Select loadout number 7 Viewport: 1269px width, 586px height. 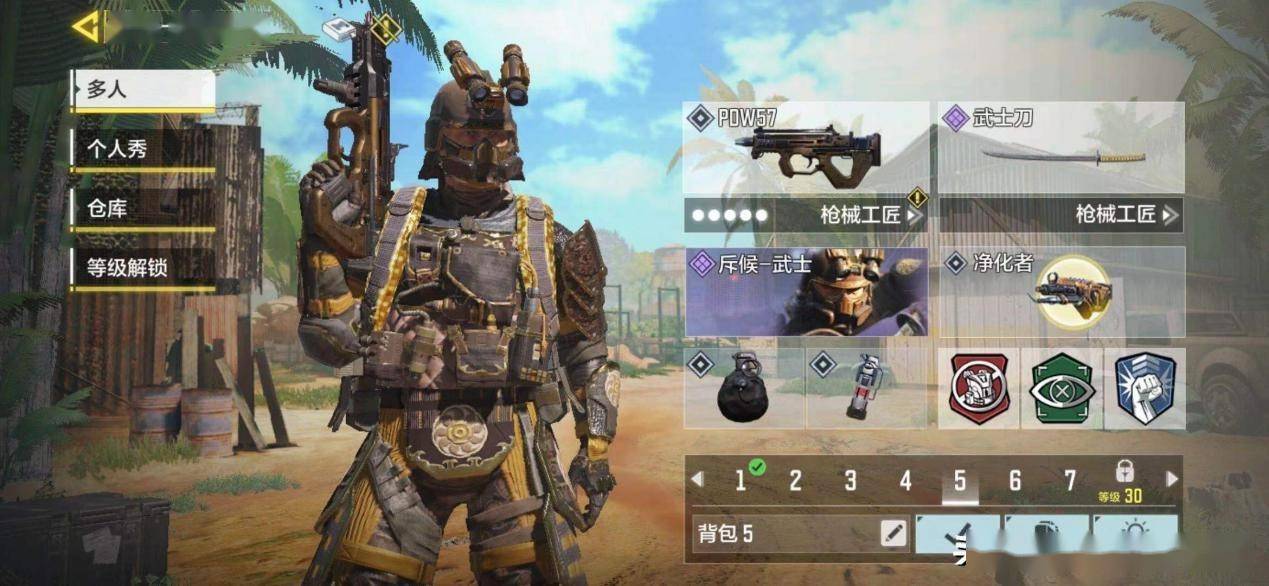[1069, 481]
